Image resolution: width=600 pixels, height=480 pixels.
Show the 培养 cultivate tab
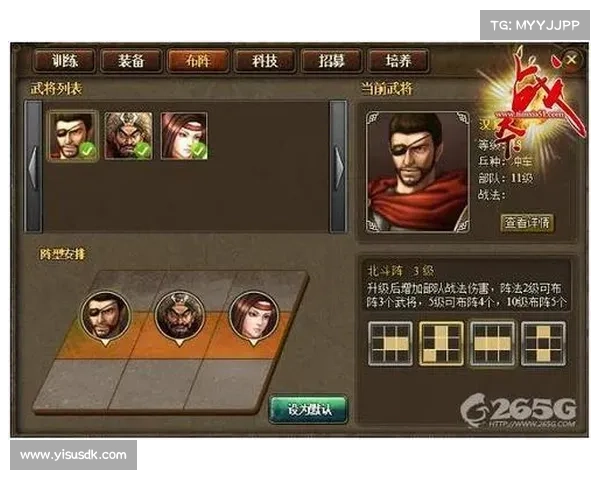396,61
